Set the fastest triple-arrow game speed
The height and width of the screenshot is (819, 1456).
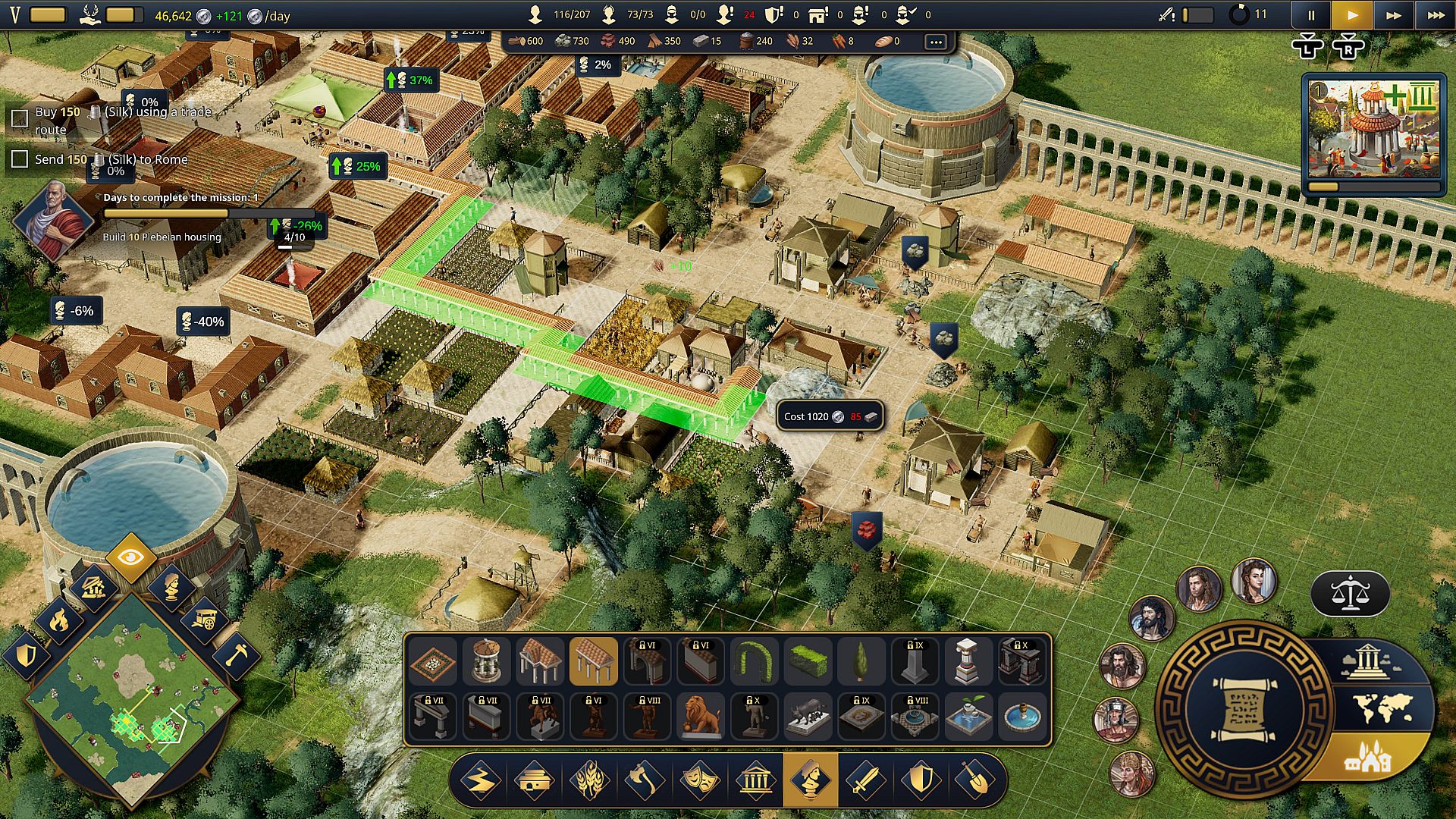[1436, 15]
